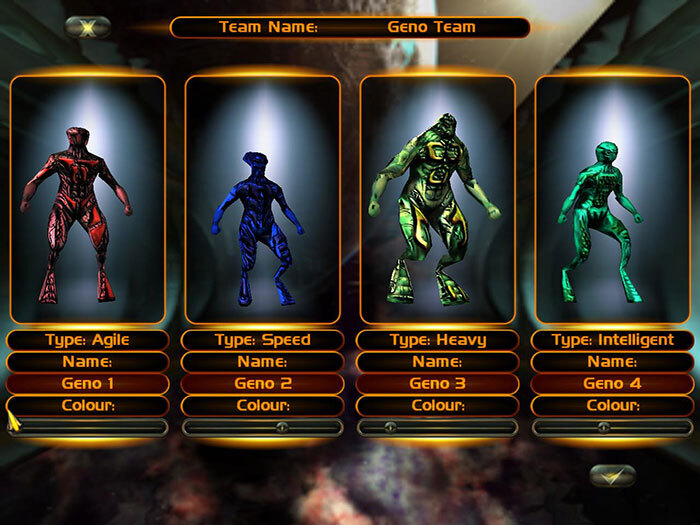Confirm the team with the checkmark button
This screenshot has width=700, height=525.
coord(612,475)
